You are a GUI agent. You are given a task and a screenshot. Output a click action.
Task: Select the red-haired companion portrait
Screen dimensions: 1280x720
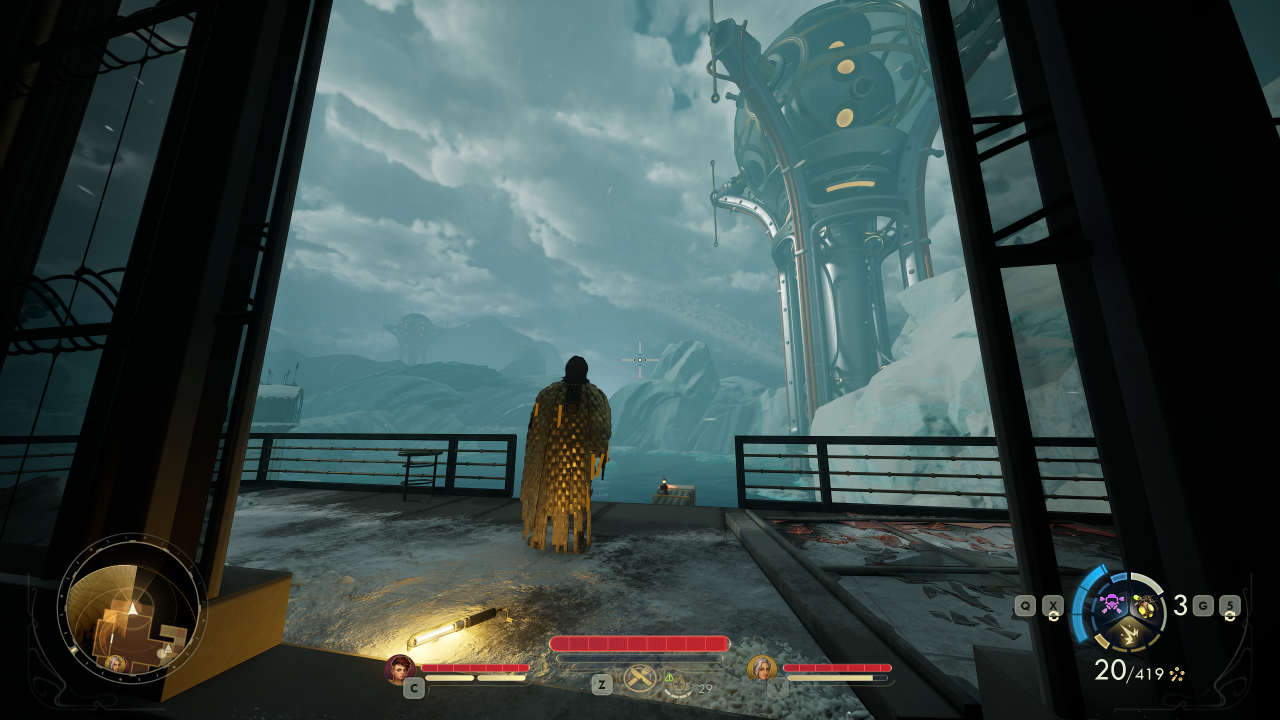(x=399, y=668)
